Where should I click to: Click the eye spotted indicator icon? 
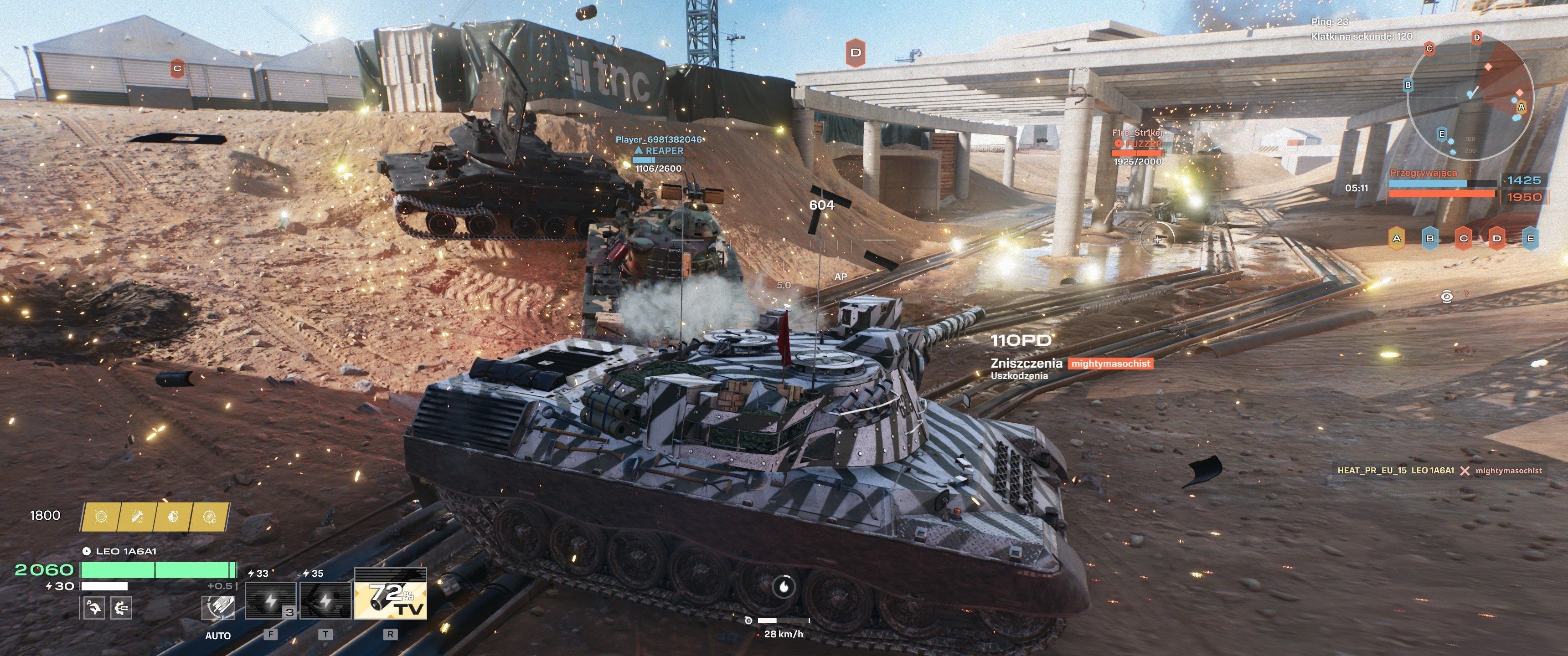[1447, 297]
